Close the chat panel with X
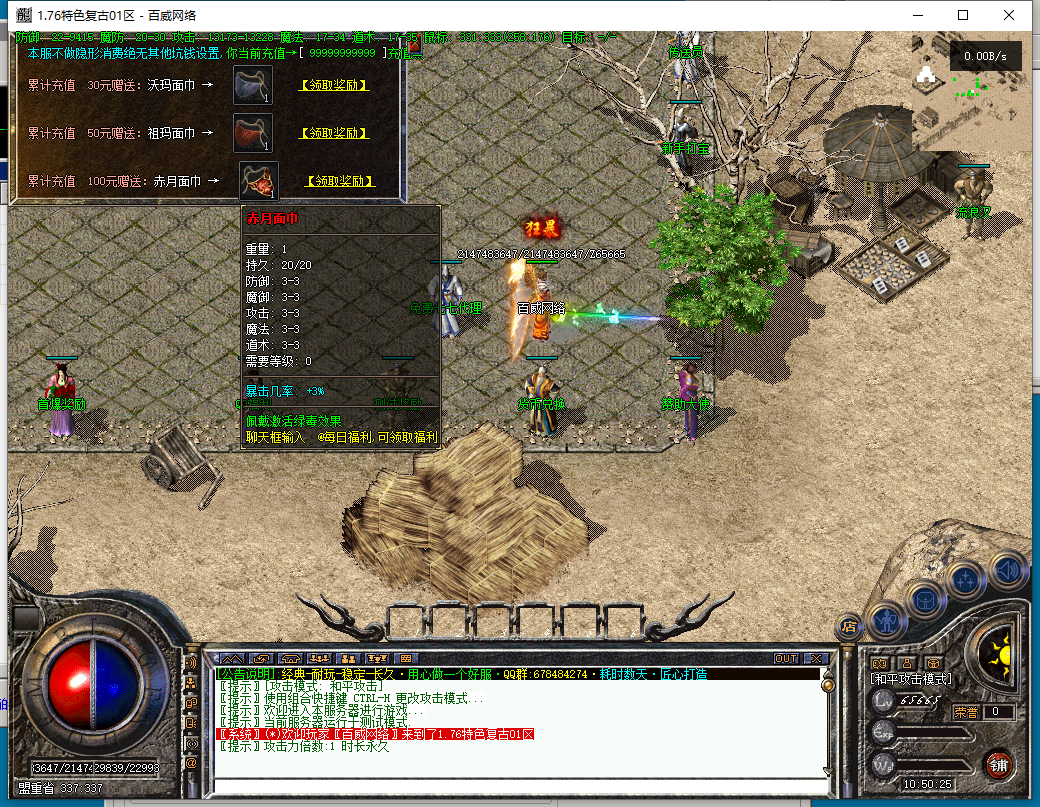The image size is (1040, 807). click(815, 658)
